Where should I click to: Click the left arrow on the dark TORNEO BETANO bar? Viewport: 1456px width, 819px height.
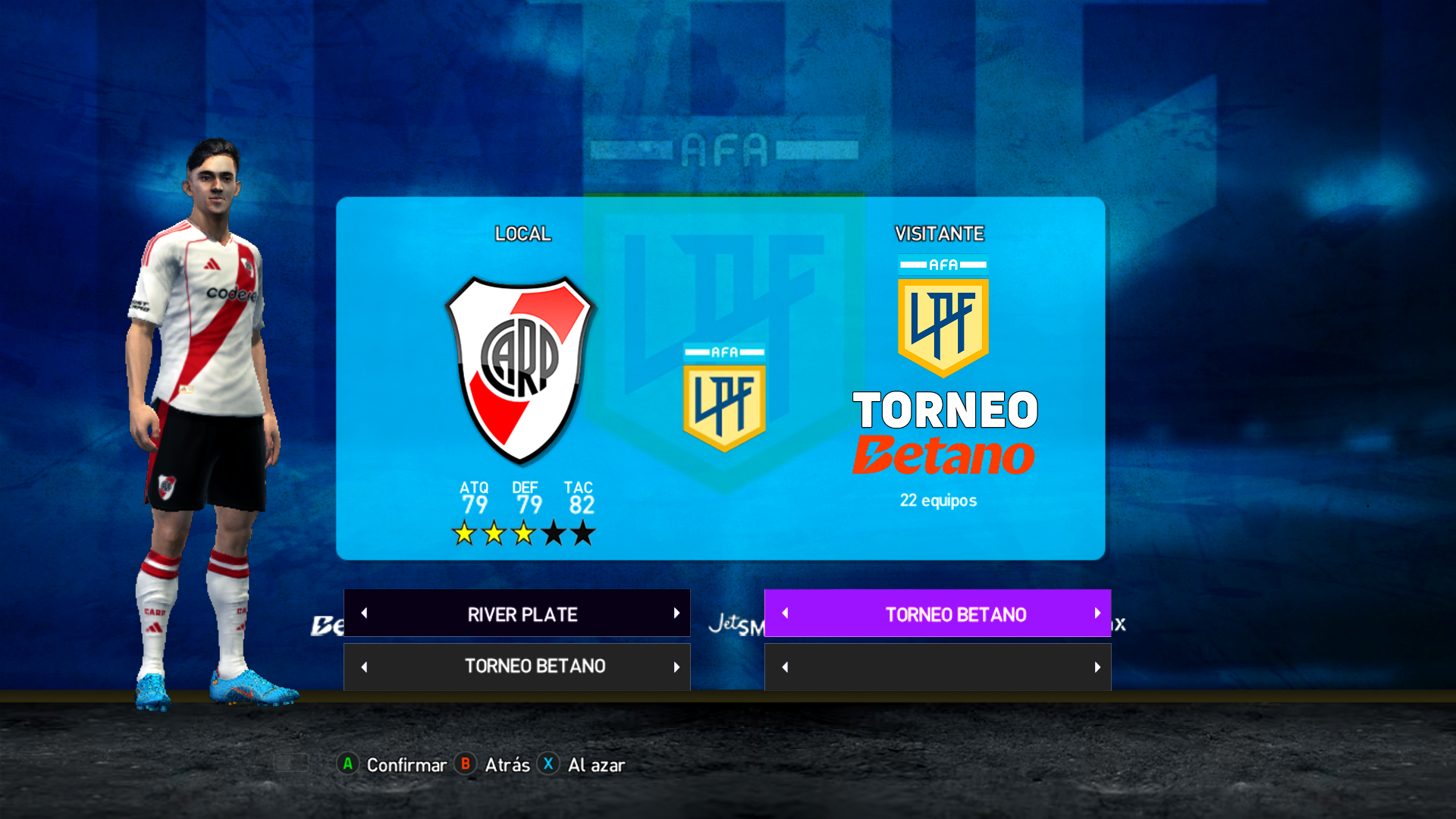coord(364,667)
